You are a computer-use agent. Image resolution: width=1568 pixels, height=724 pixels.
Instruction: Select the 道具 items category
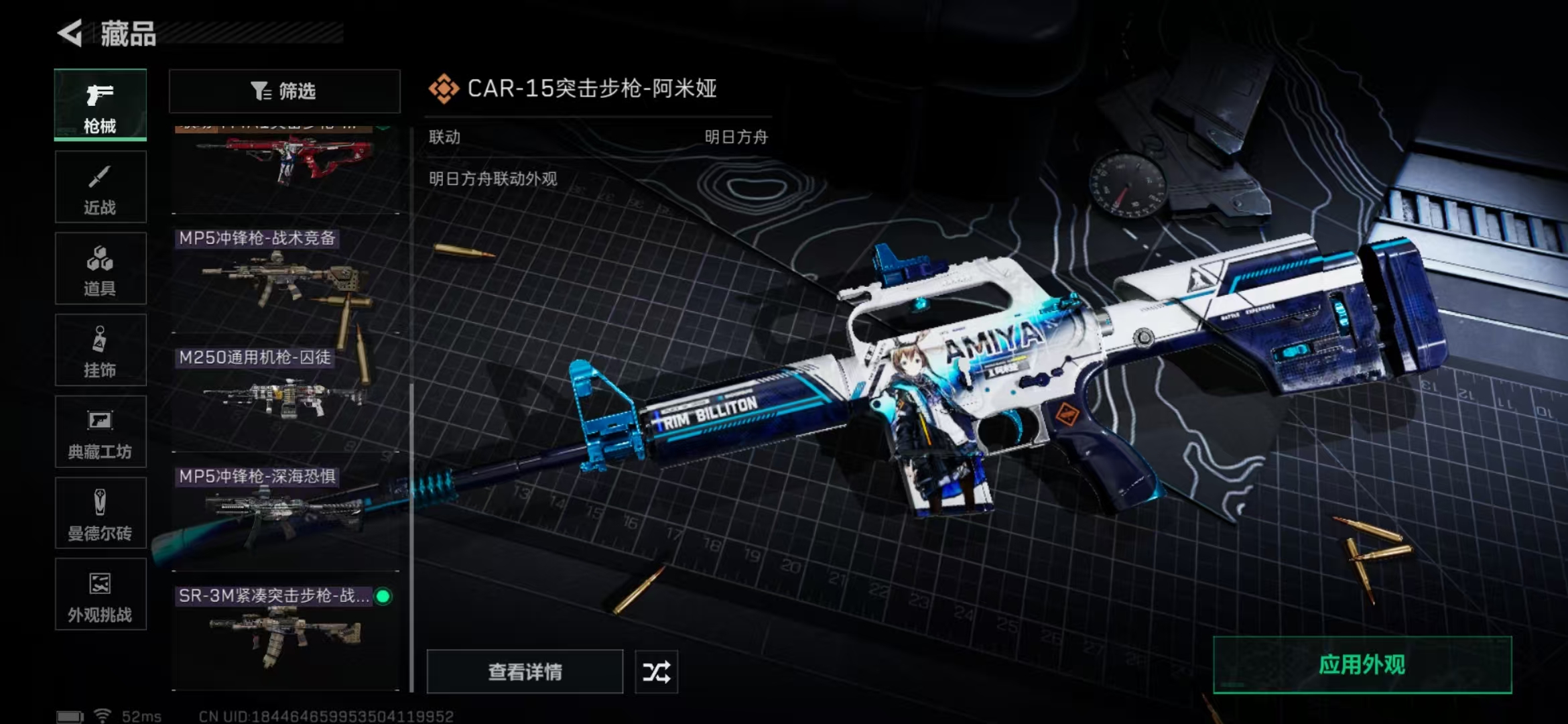[x=101, y=269]
